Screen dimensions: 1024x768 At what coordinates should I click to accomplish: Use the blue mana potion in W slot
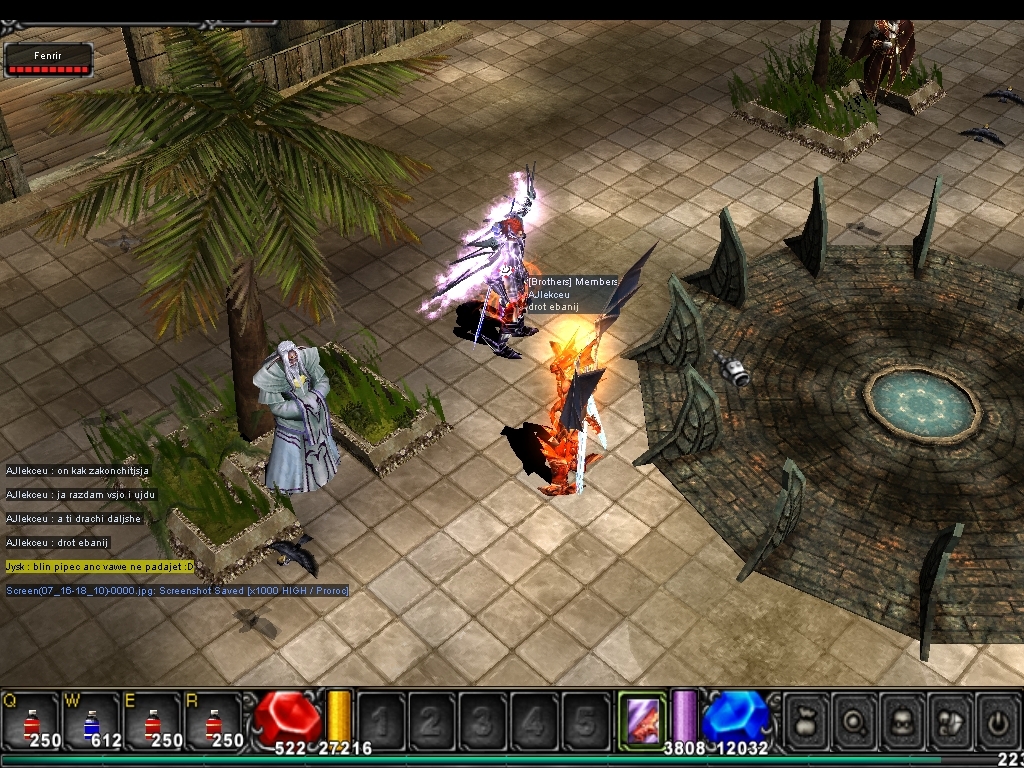[91, 721]
